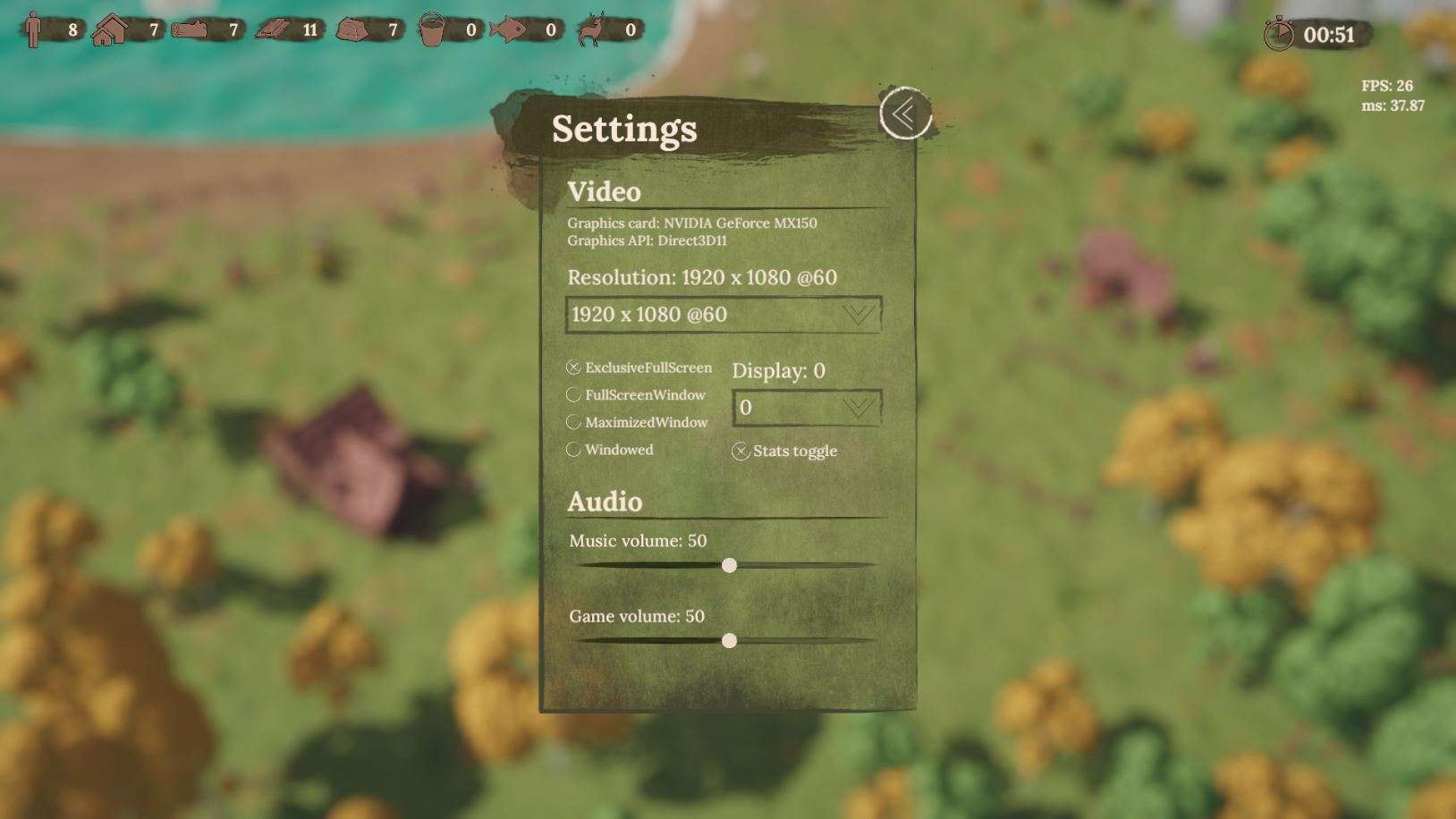The image size is (1456, 819).
Task: Toggle the Stats toggle checkbox
Action: pyautogui.click(x=741, y=452)
